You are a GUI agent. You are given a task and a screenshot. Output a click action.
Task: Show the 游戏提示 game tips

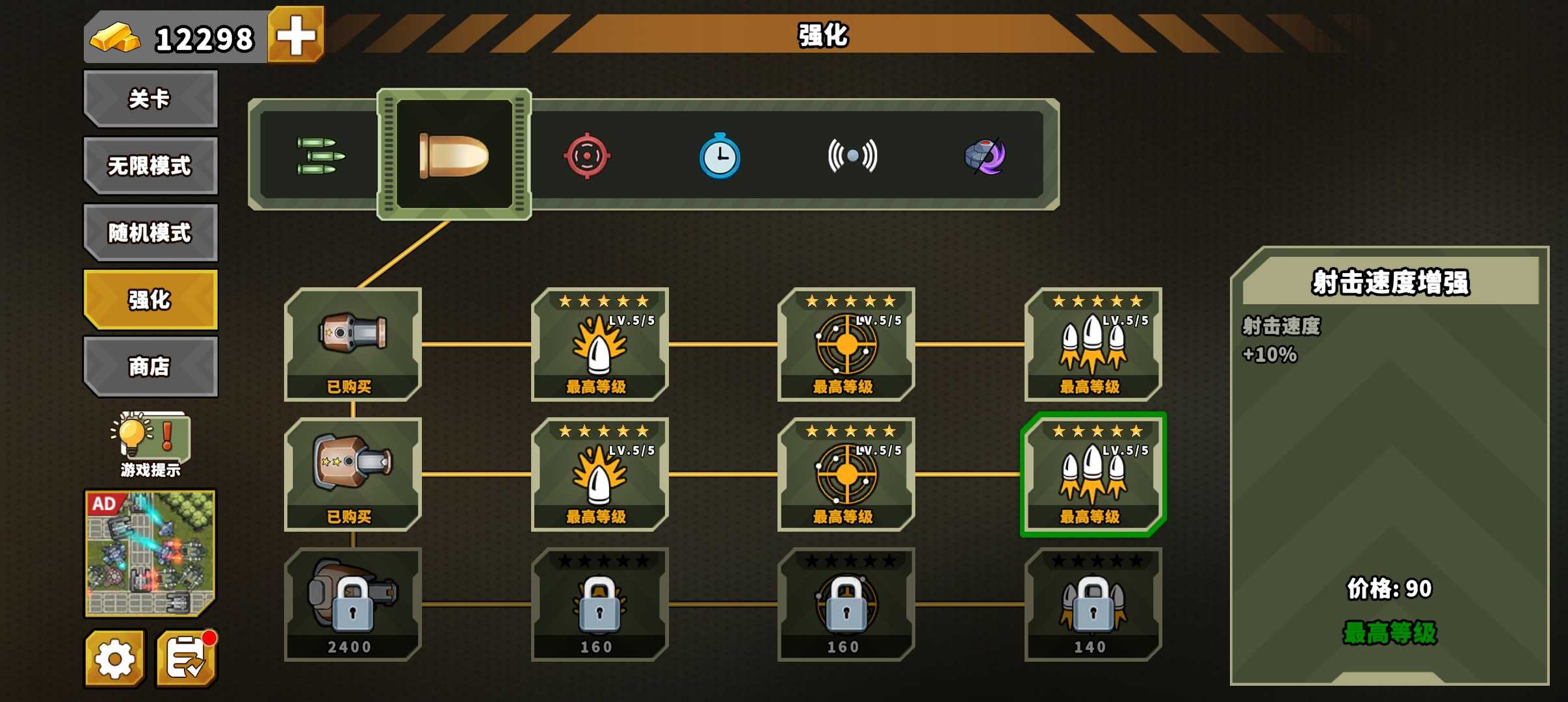tap(150, 443)
